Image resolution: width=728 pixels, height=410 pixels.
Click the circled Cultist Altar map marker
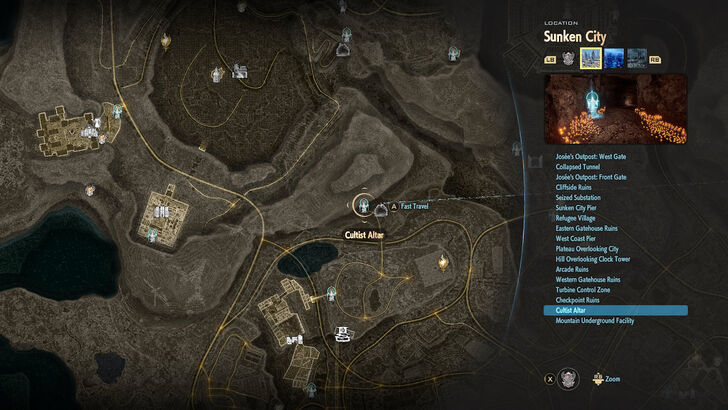[x=363, y=205]
